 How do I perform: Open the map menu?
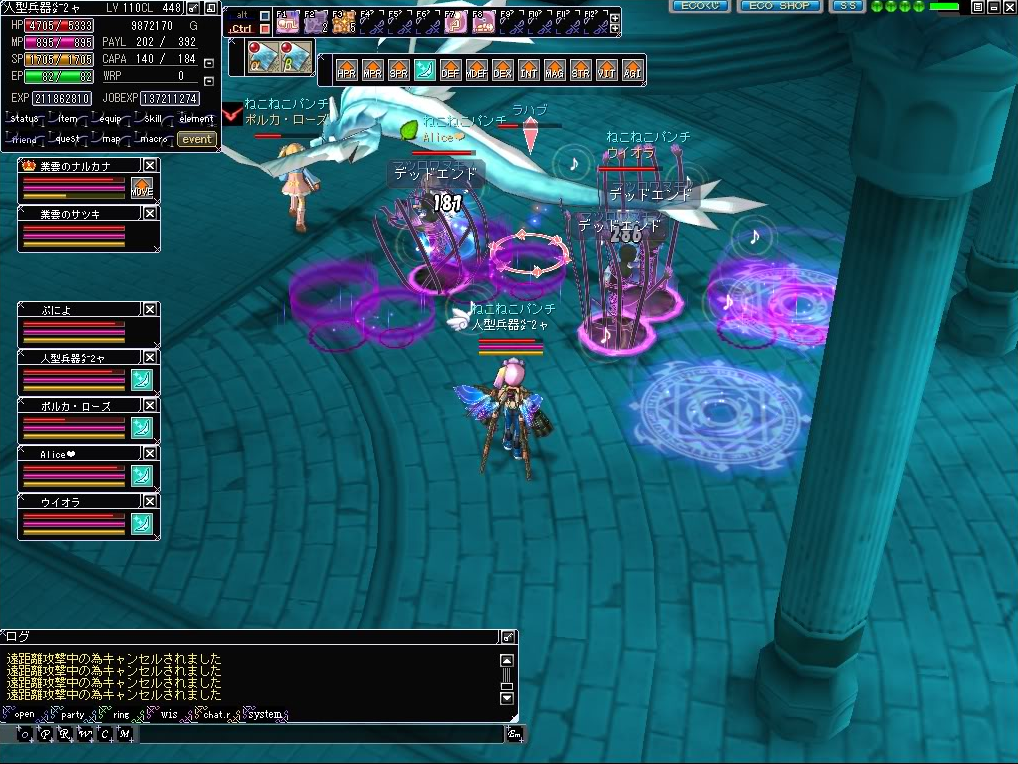[110, 139]
